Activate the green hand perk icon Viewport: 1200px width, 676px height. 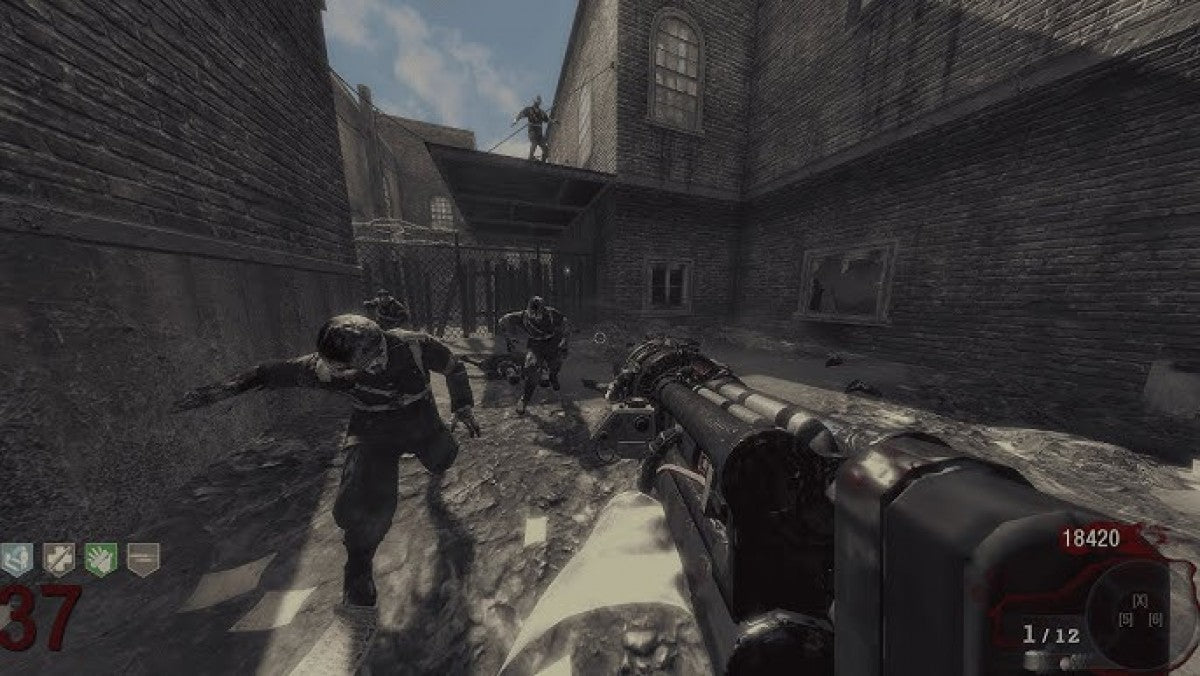(101, 560)
